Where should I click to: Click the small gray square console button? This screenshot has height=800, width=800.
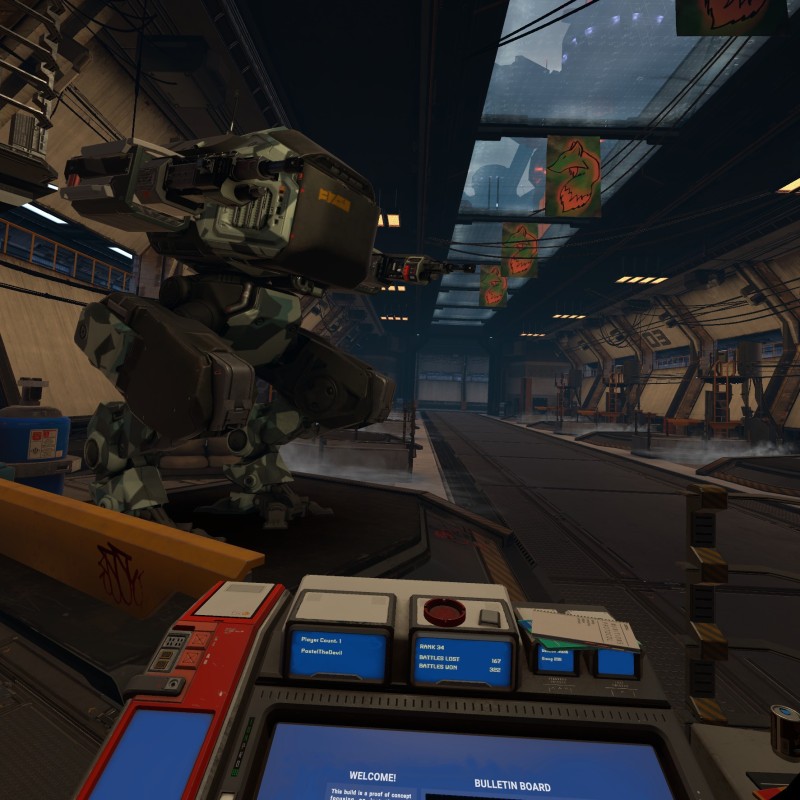point(489,617)
